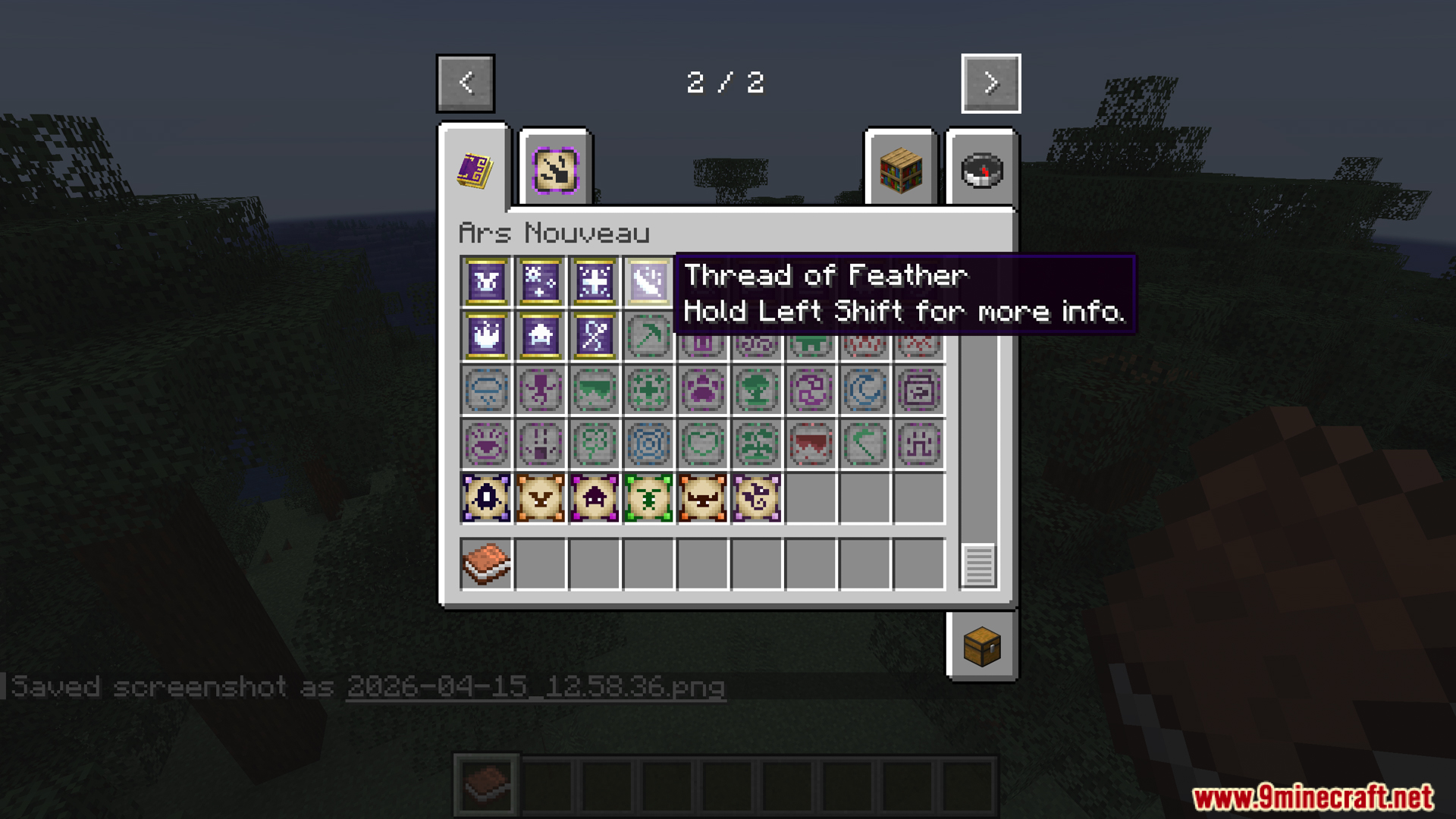Open the bookshelf tab on the right
The width and height of the screenshot is (1456, 819).
pos(900,168)
